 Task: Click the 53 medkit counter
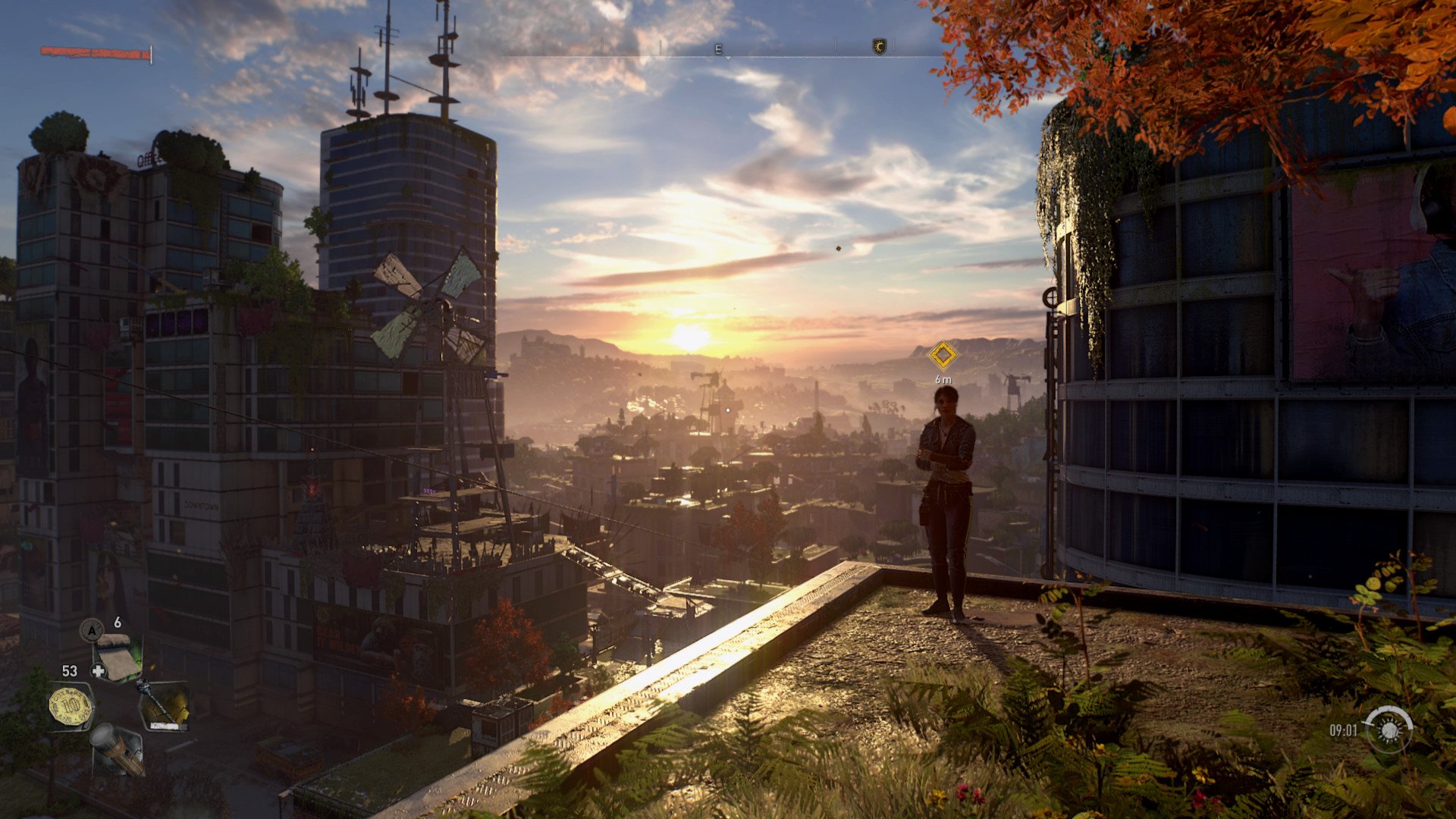[x=70, y=670]
